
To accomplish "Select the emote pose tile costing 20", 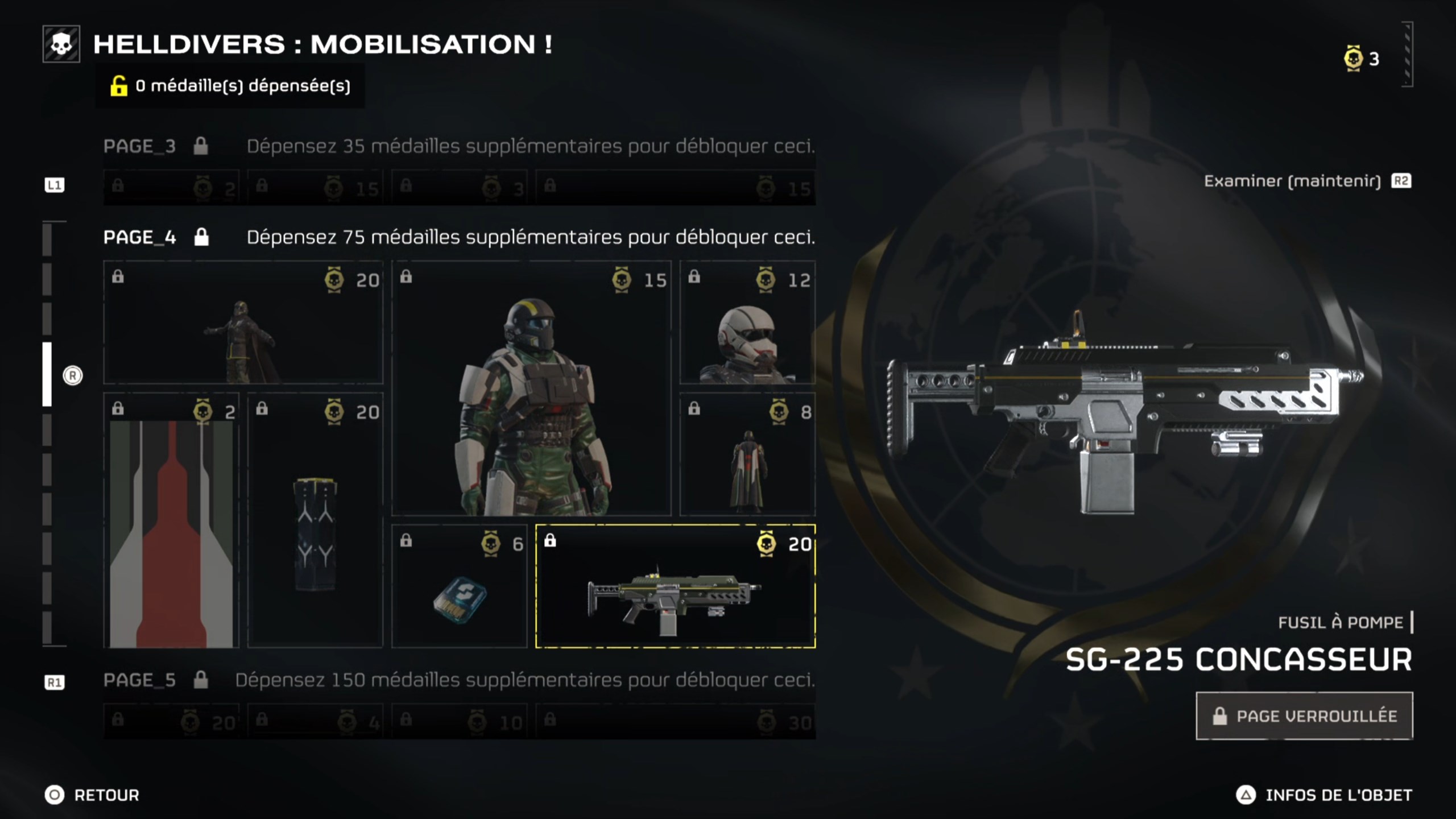I will coord(243,322).
